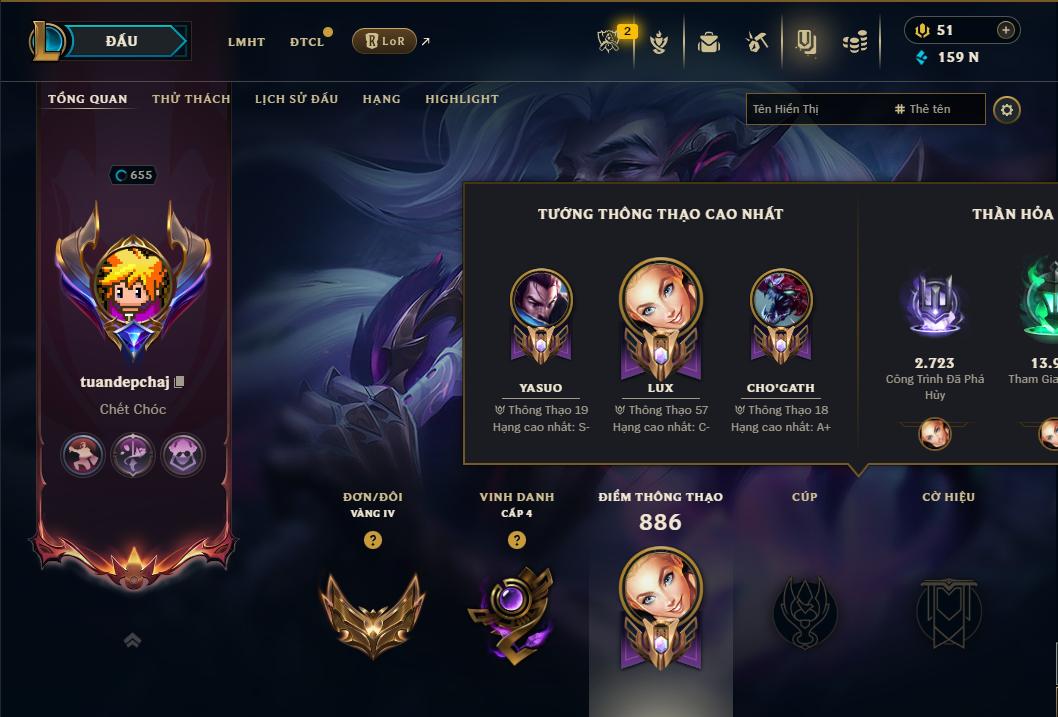The height and width of the screenshot is (717, 1058).
Task: Click the question mark under VINH DANH CẤP 4
Action: pos(517,540)
